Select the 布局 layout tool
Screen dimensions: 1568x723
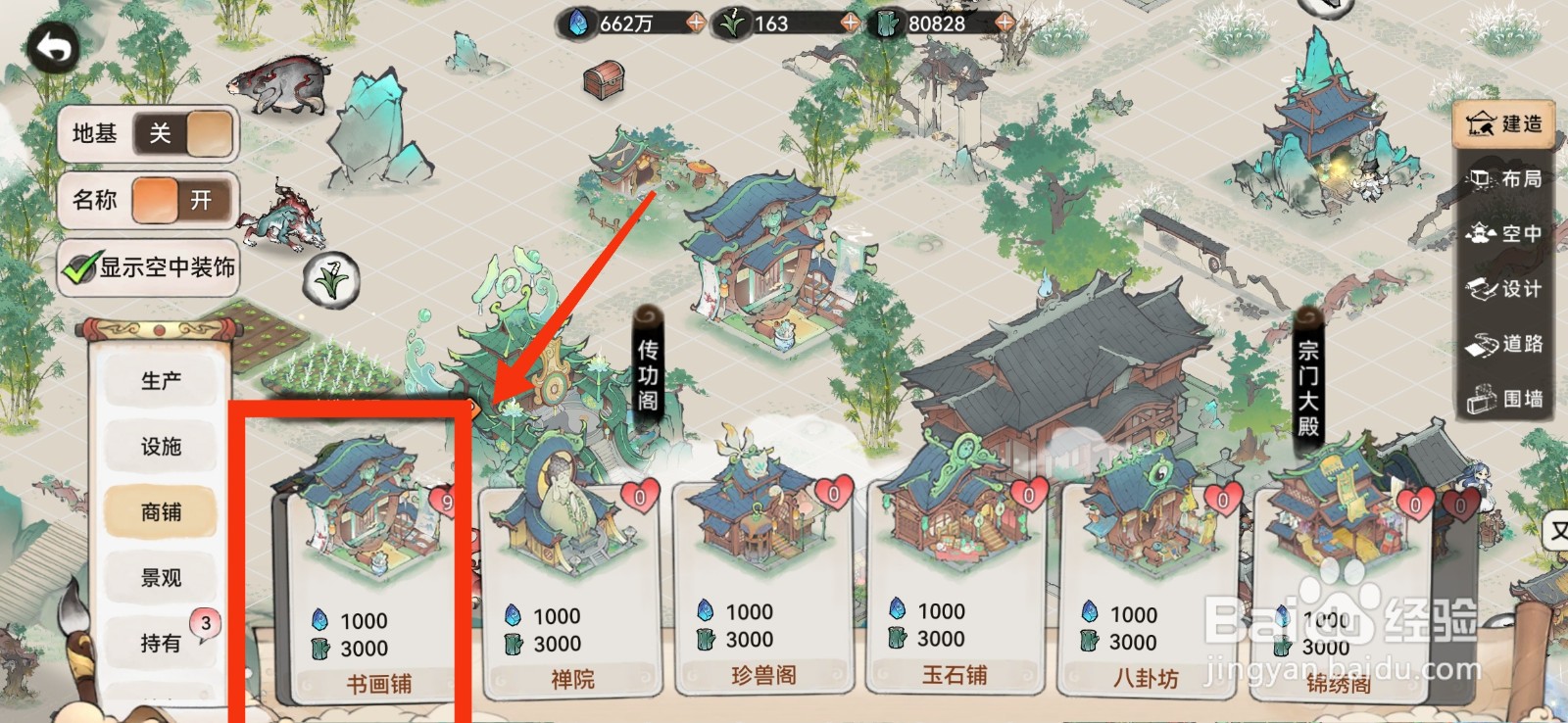(1506, 180)
